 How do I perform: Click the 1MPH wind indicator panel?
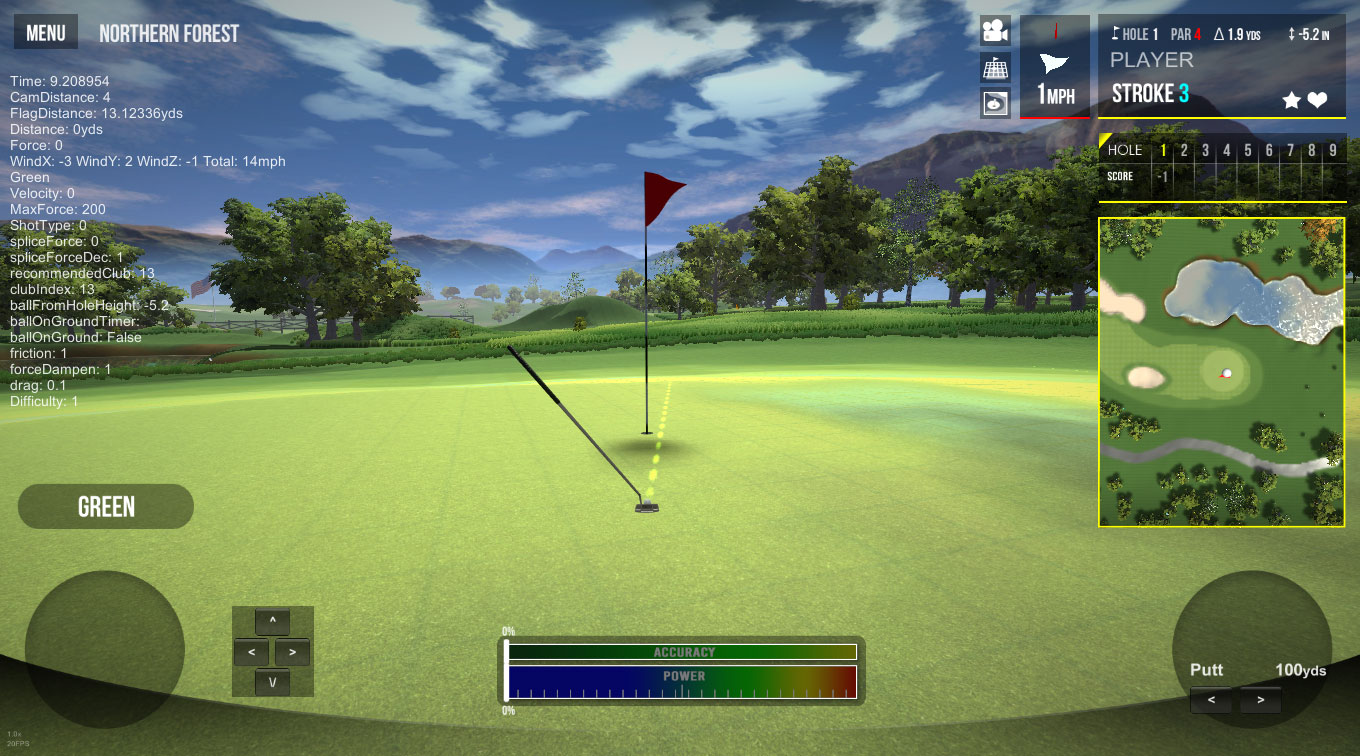coord(1054,67)
